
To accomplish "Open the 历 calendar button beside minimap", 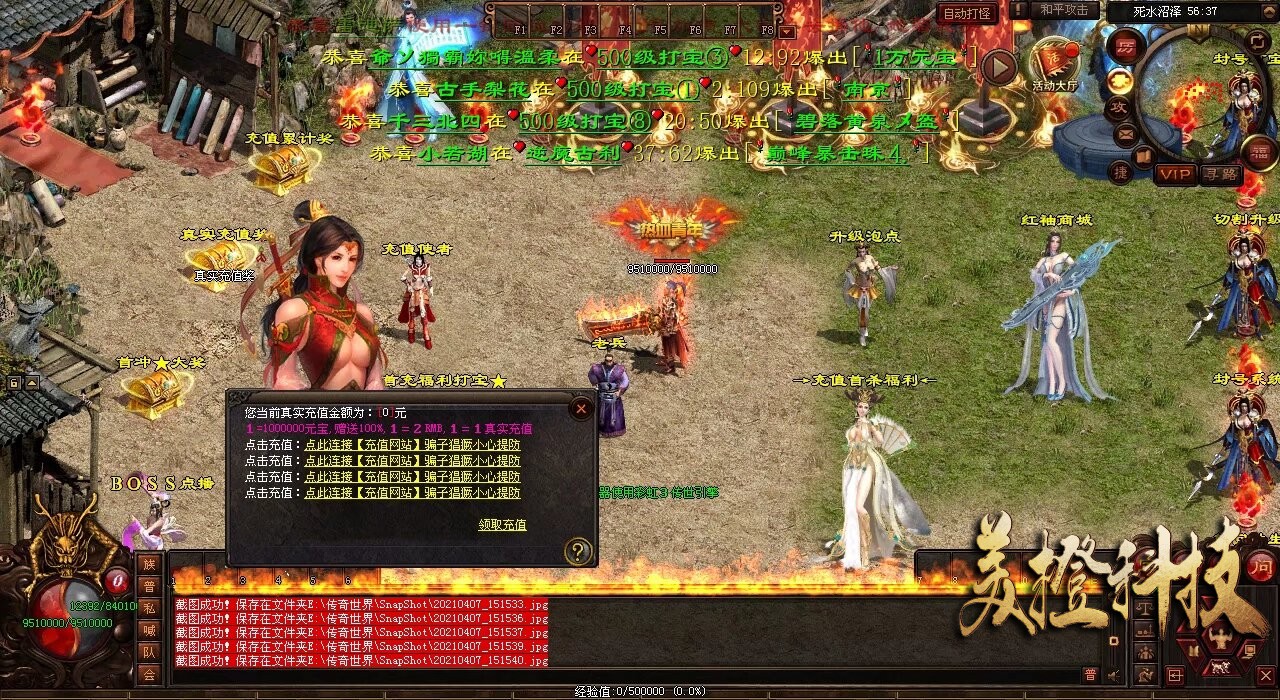I will click(x=1126, y=47).
